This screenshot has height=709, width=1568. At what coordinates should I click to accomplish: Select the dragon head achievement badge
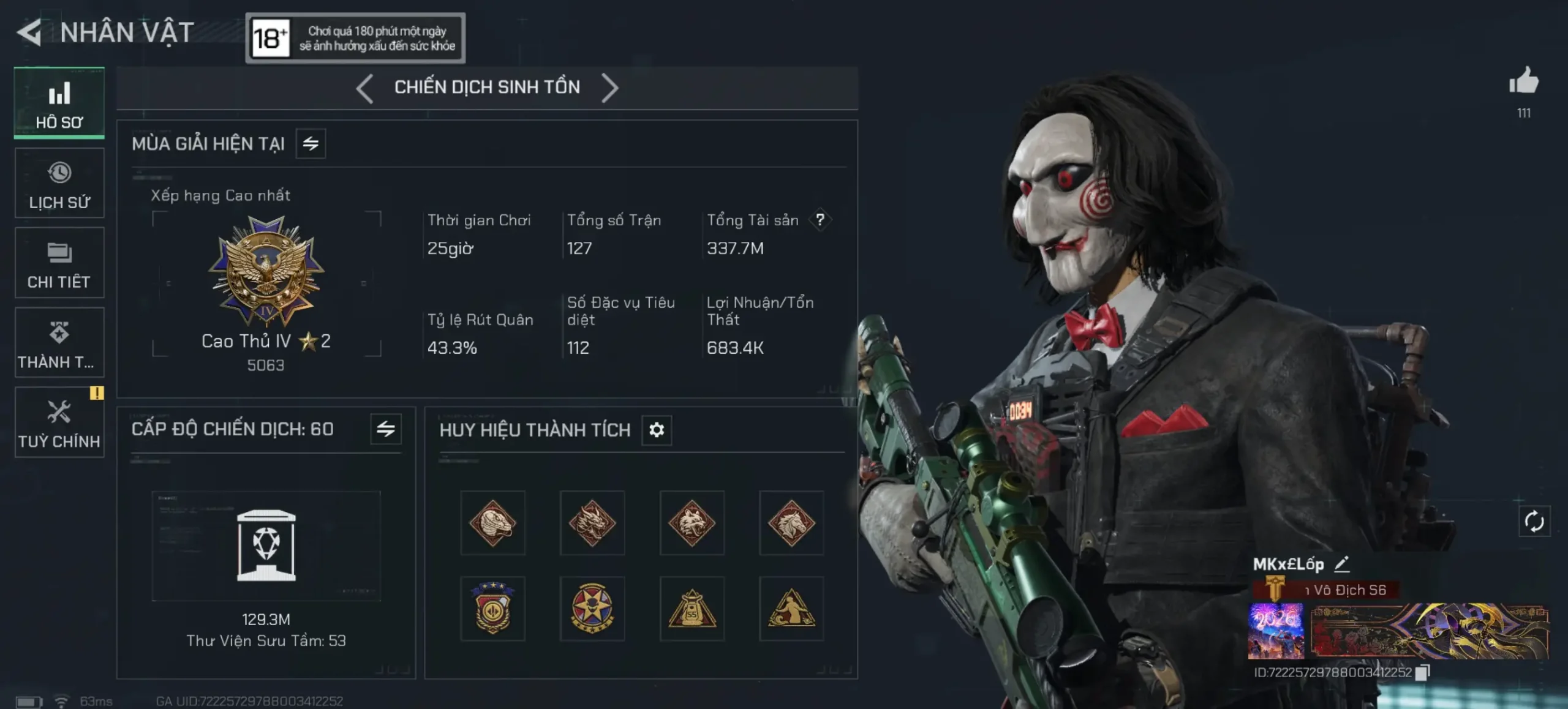pos(592,523)
